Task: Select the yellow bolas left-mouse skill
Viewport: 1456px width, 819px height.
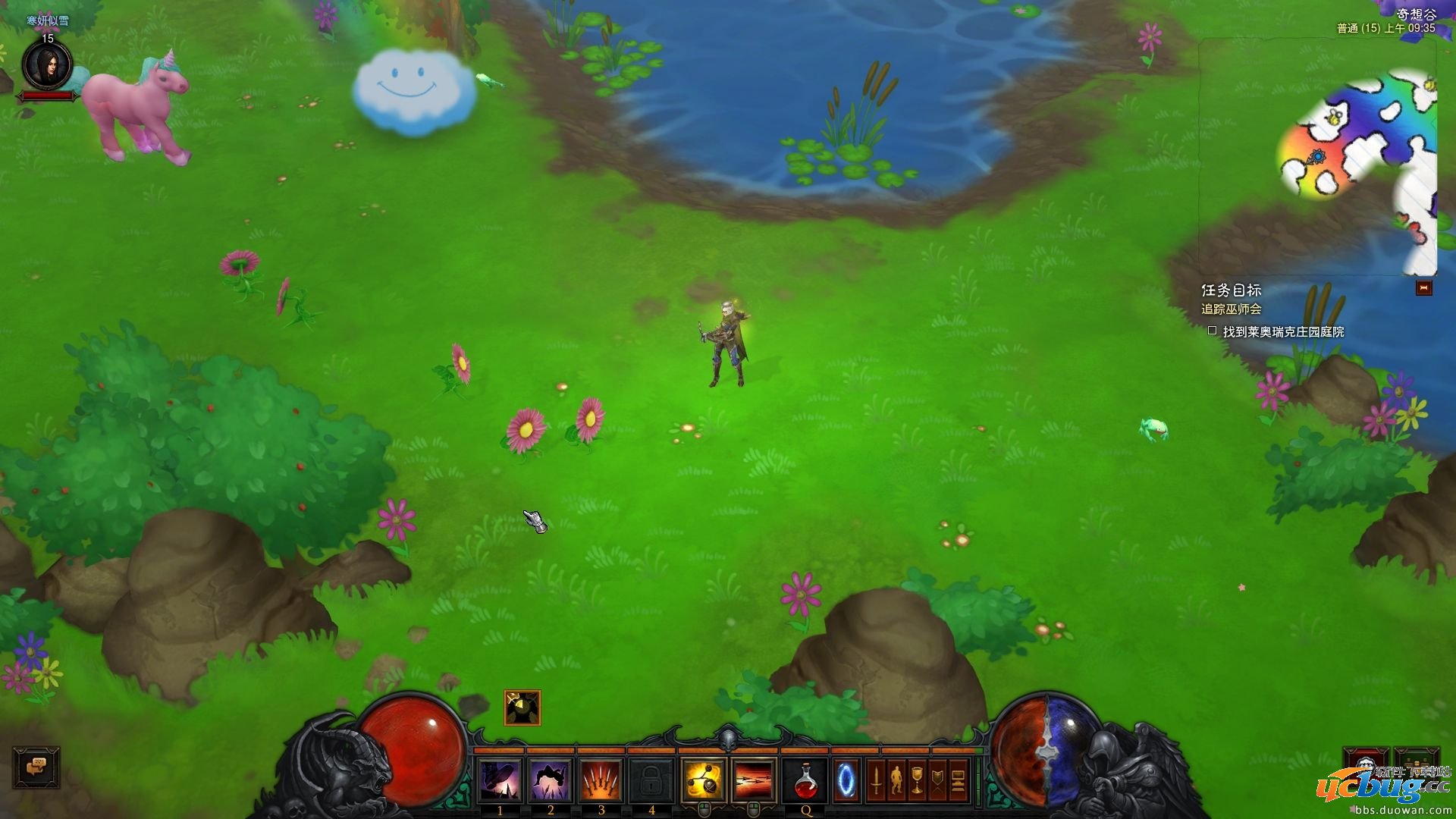Action: coord(704,780)
